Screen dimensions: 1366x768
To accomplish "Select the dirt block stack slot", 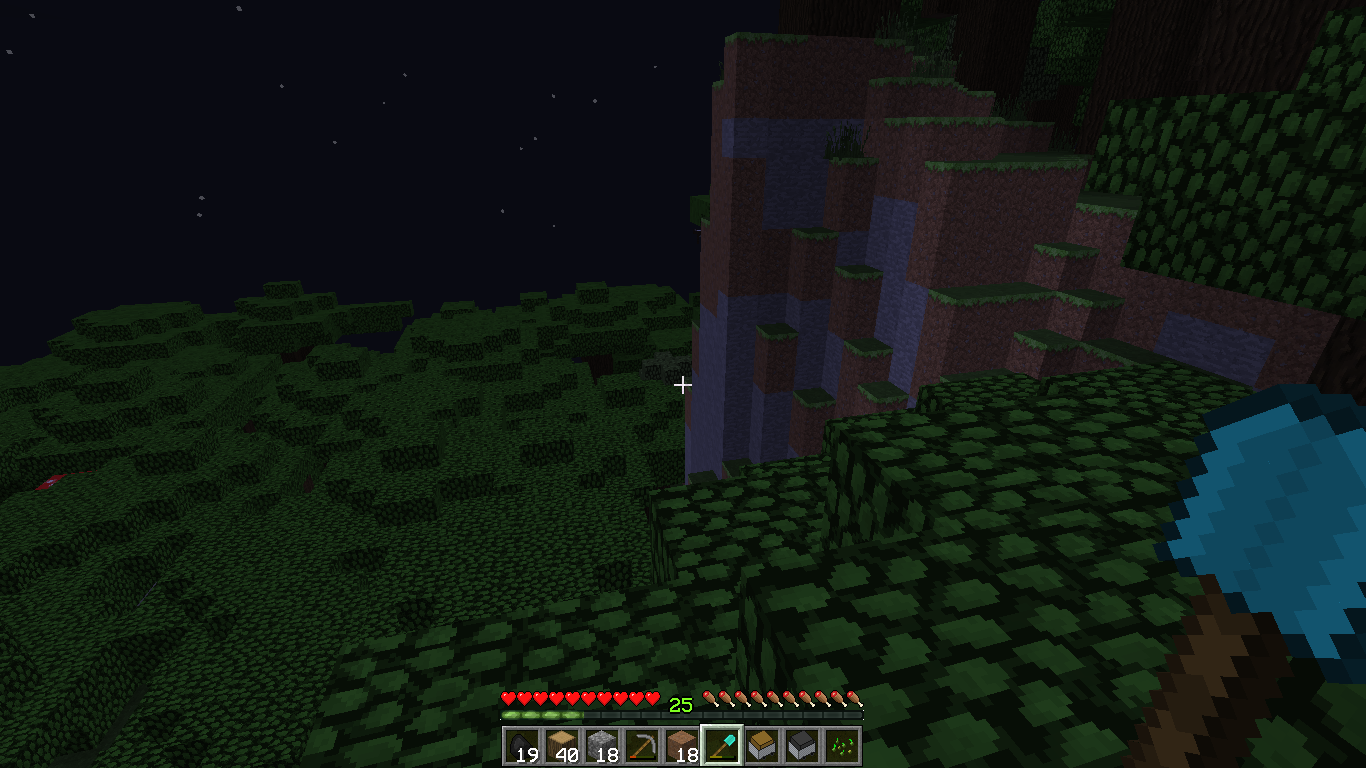I will pos(682,746).
